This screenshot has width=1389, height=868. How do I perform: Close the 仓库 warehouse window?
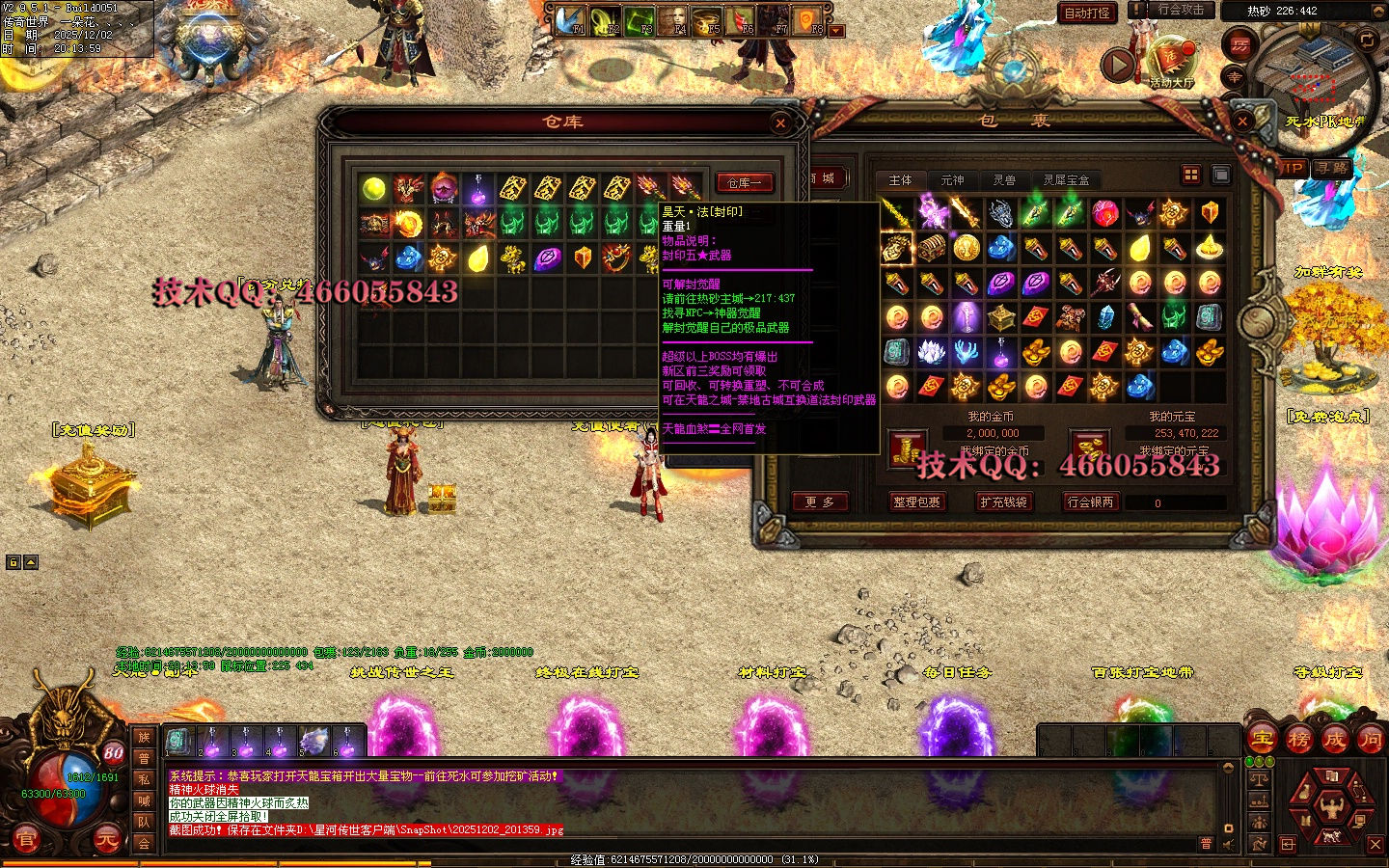pos(780,122)
